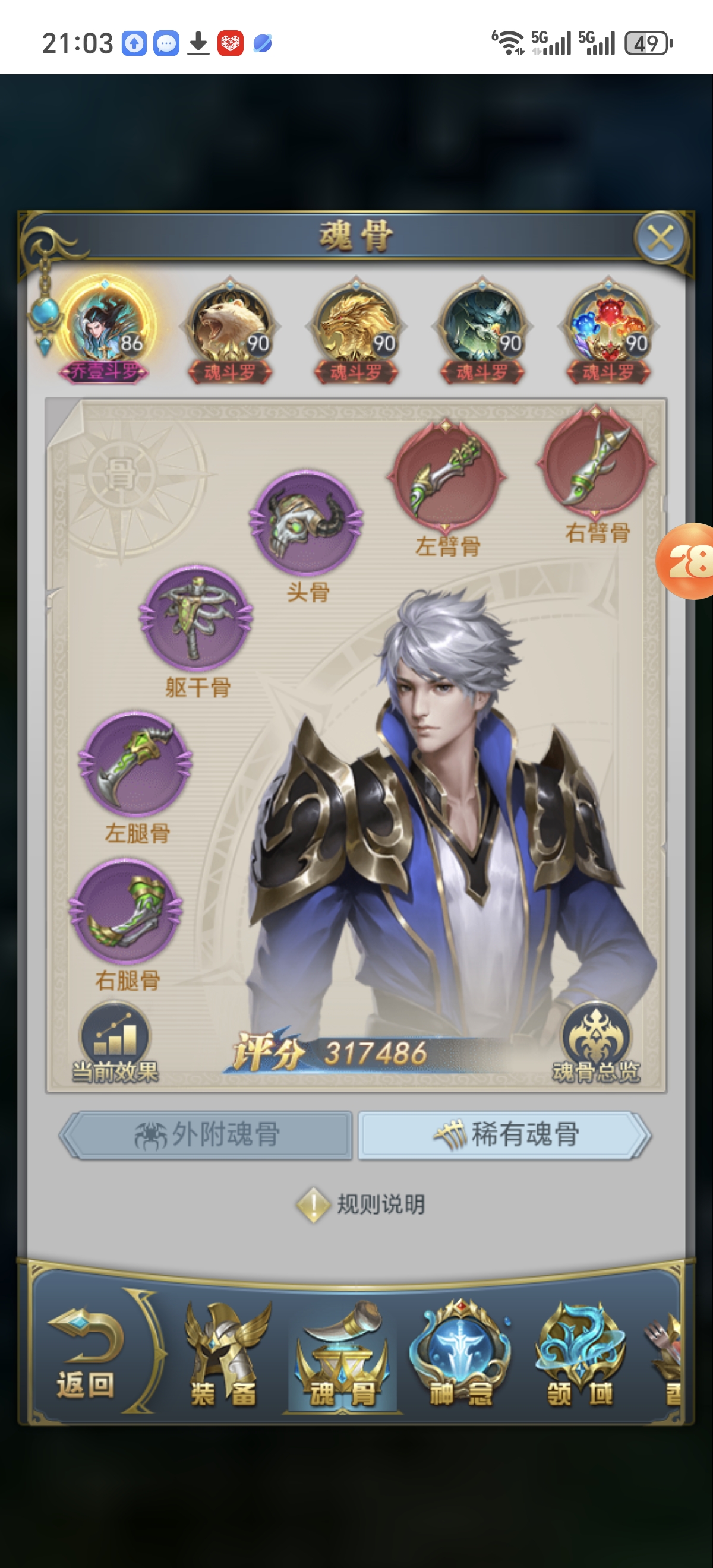Image resolution: width=713 pixels, height=1568 pixels.
Task: Read the 规则说明 rules
Action: click(x=362, y=1204)
